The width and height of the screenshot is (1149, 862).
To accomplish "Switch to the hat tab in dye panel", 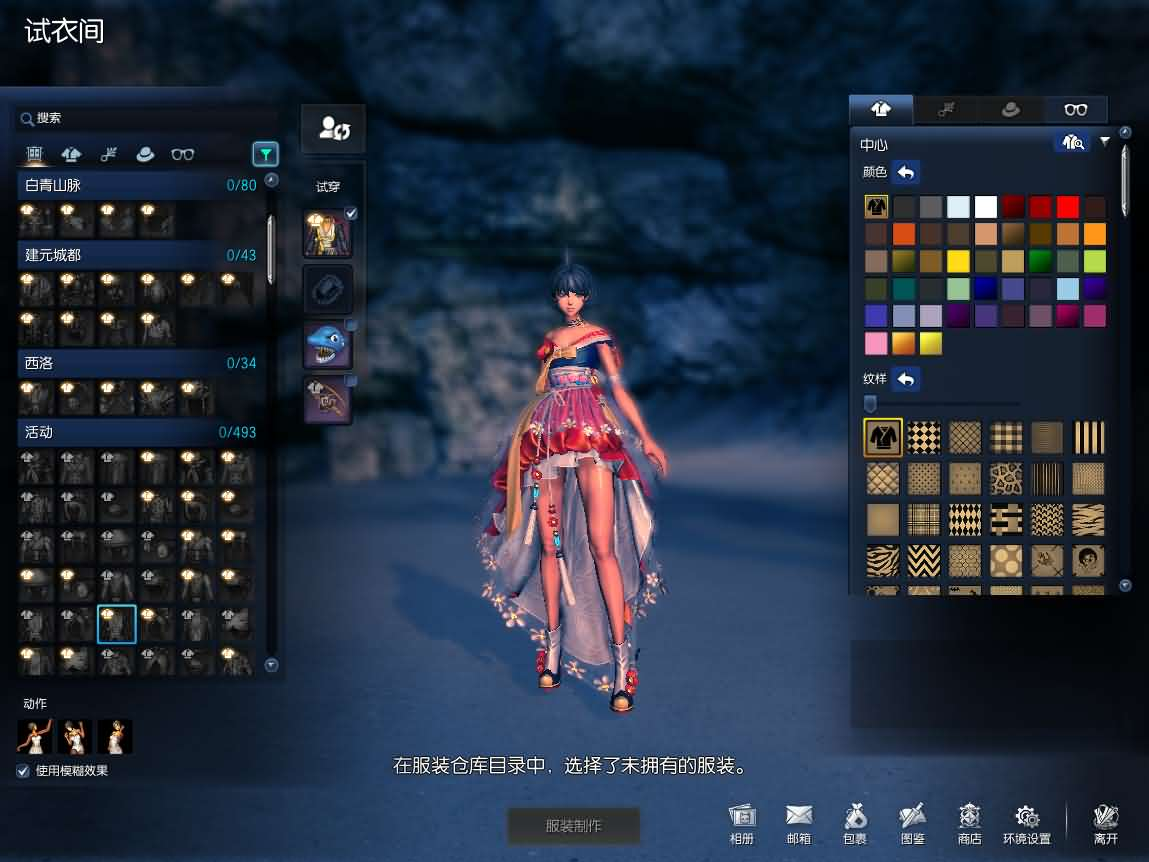I will tap(1011, 110).
